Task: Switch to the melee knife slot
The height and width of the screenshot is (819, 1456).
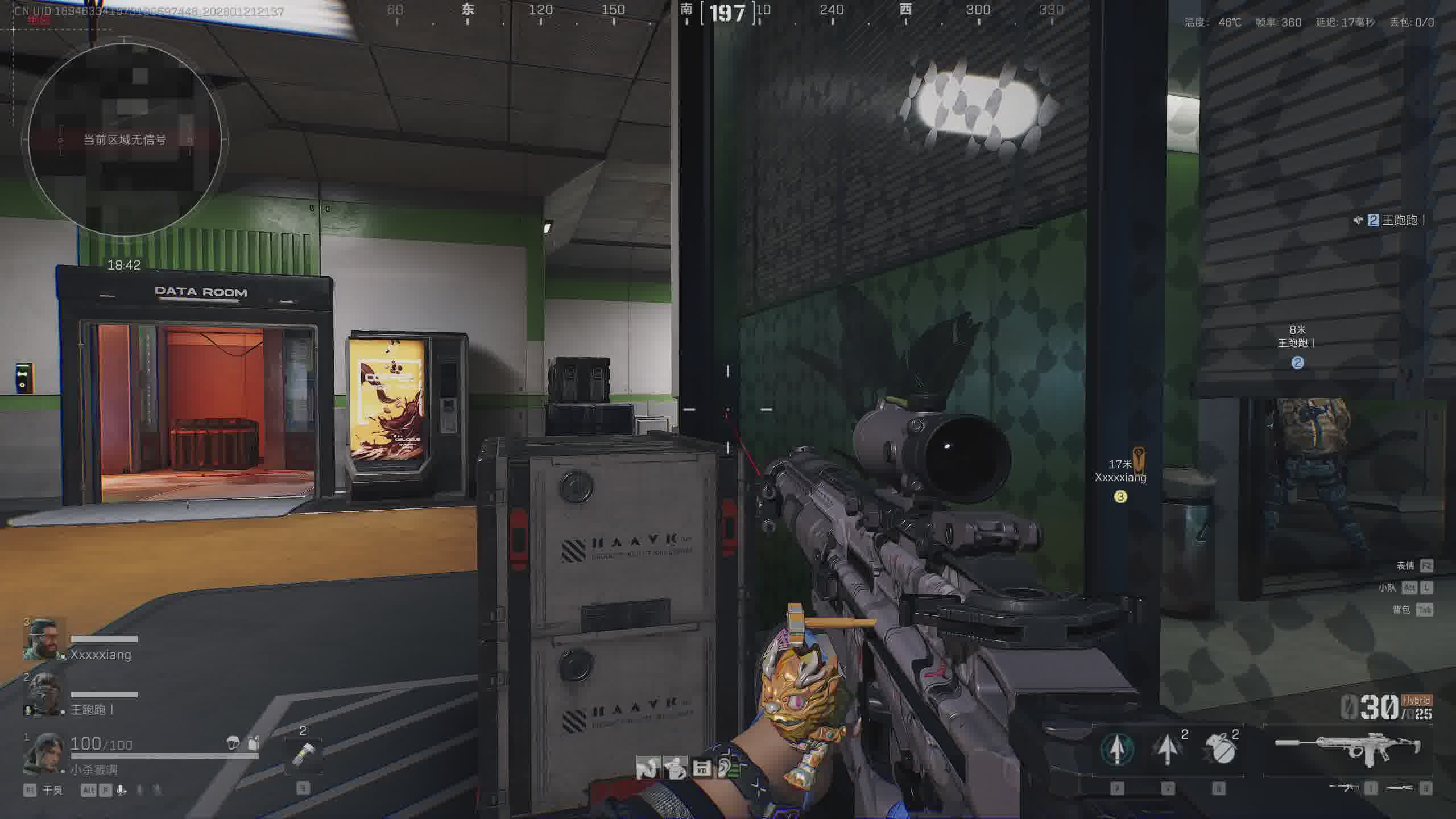Action: pos(1400,788)
